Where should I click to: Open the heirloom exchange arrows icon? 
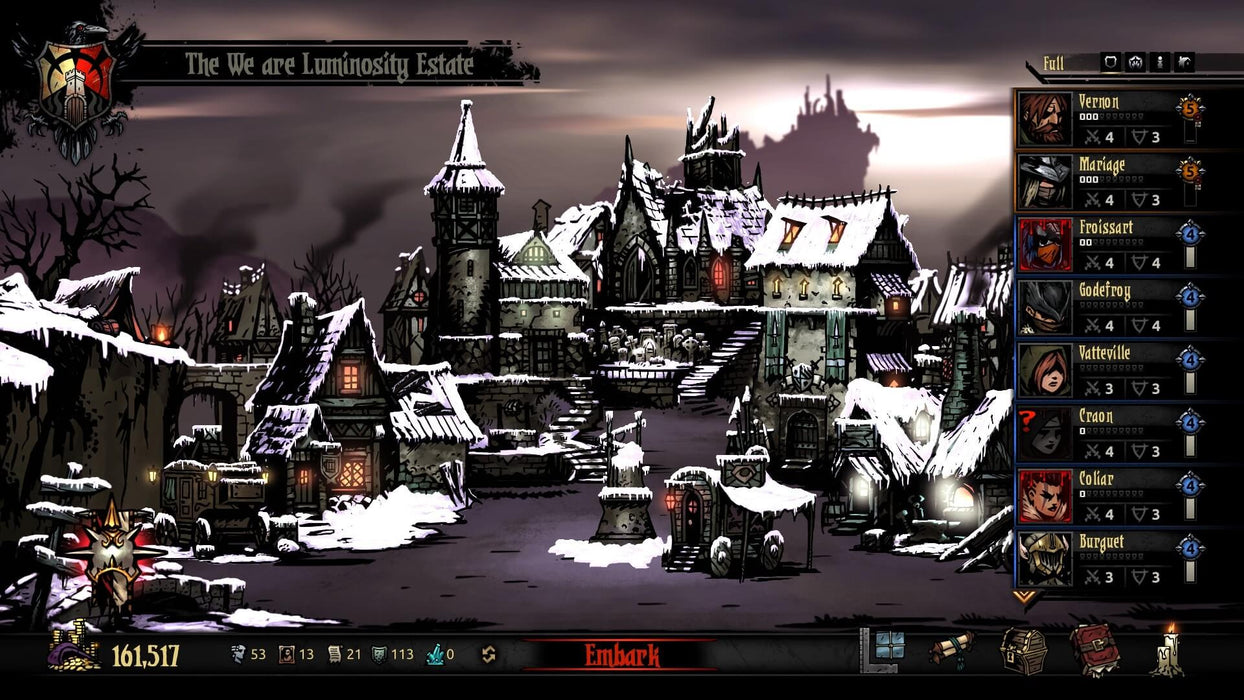[488, 655]
